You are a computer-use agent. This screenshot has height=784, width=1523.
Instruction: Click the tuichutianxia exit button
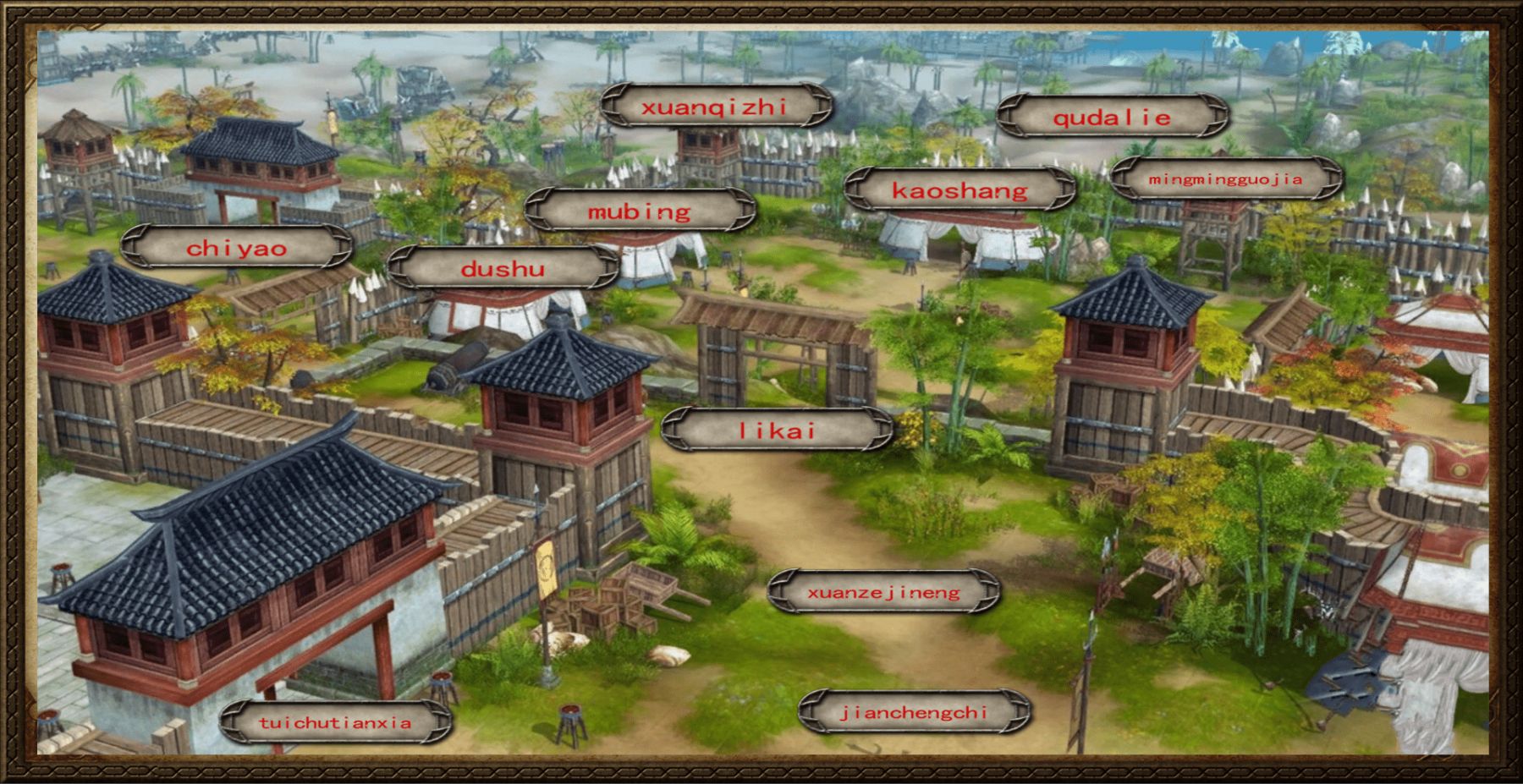335,722
